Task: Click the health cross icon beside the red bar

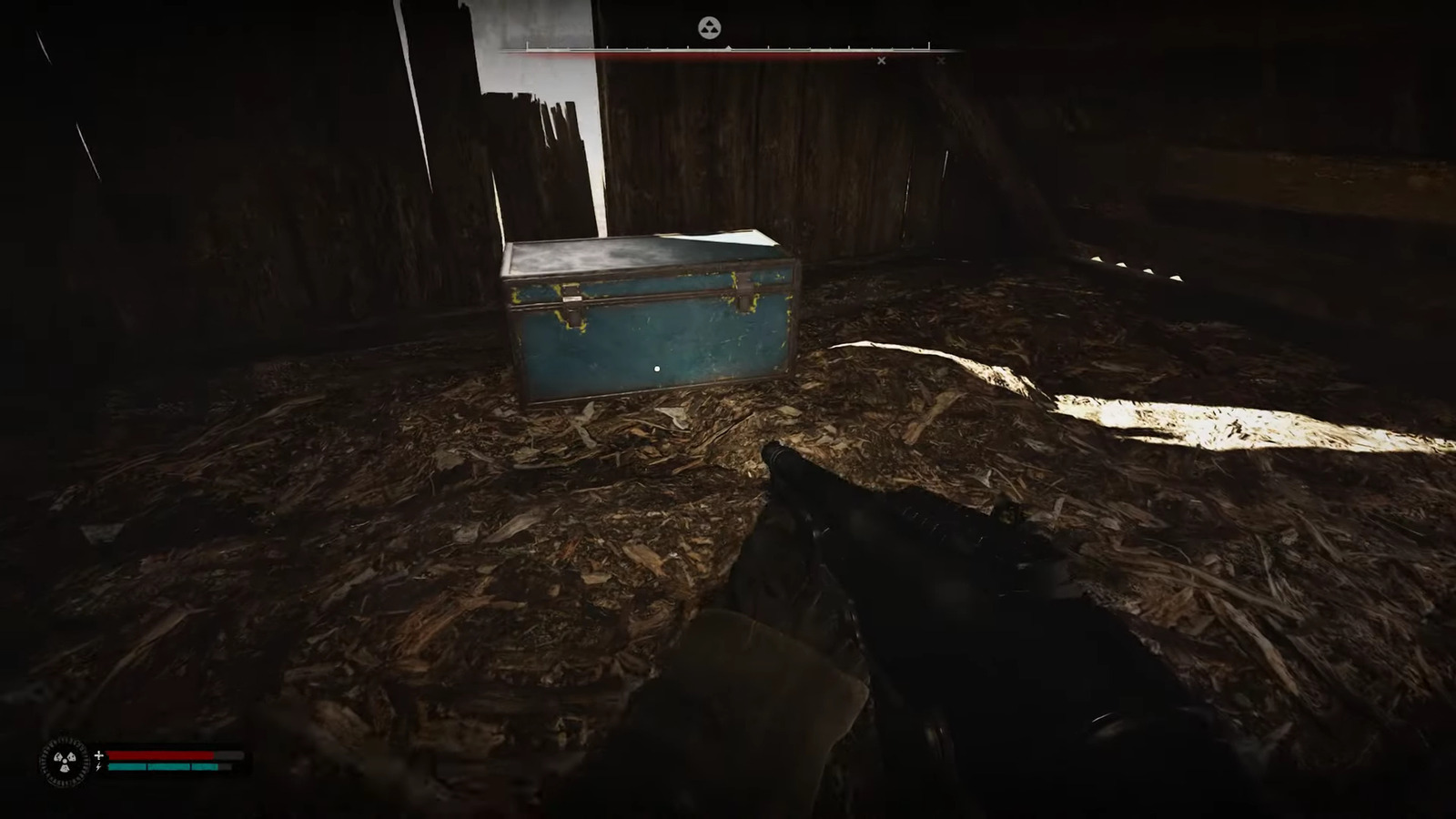Action: (x=99, y=754)
